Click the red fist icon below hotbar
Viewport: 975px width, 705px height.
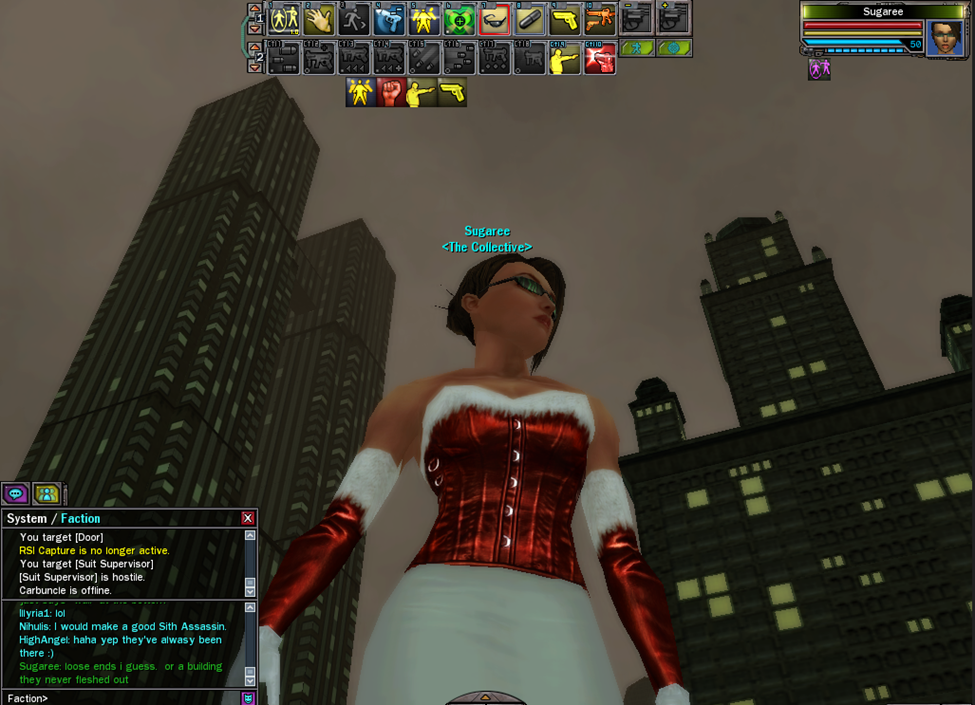[391, 92]
